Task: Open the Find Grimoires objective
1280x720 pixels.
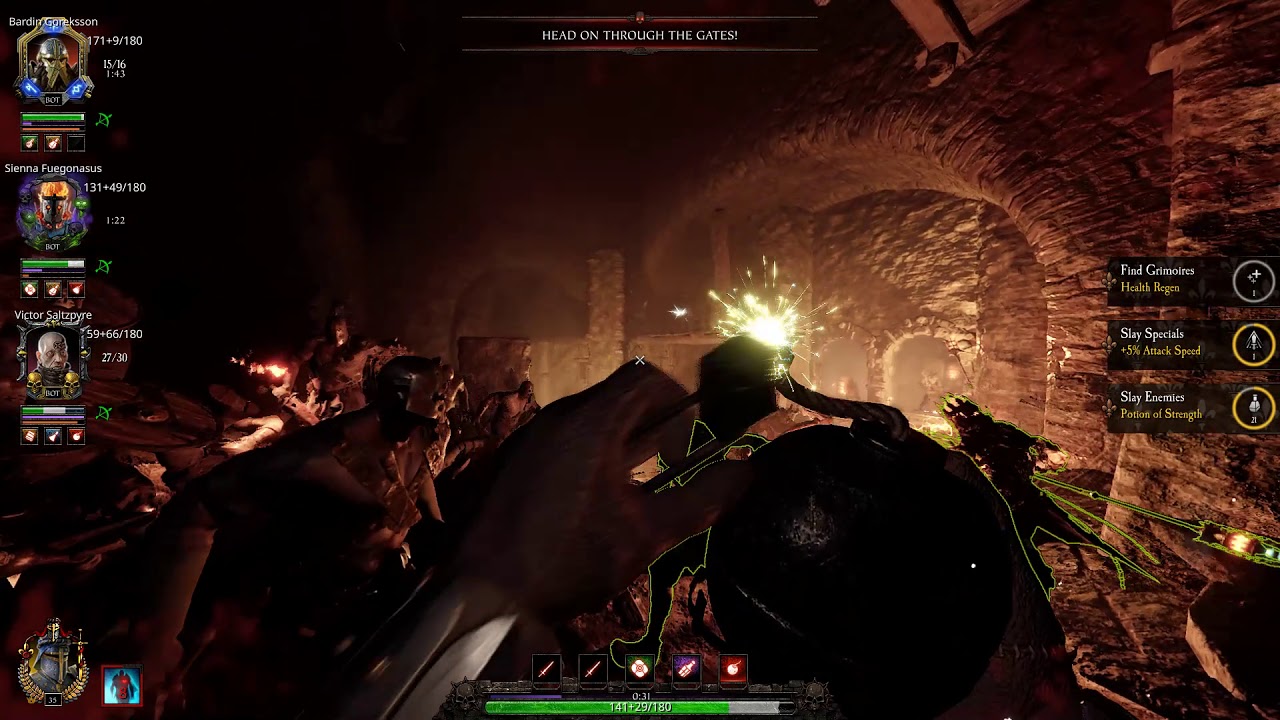Action: point(1190,279)
